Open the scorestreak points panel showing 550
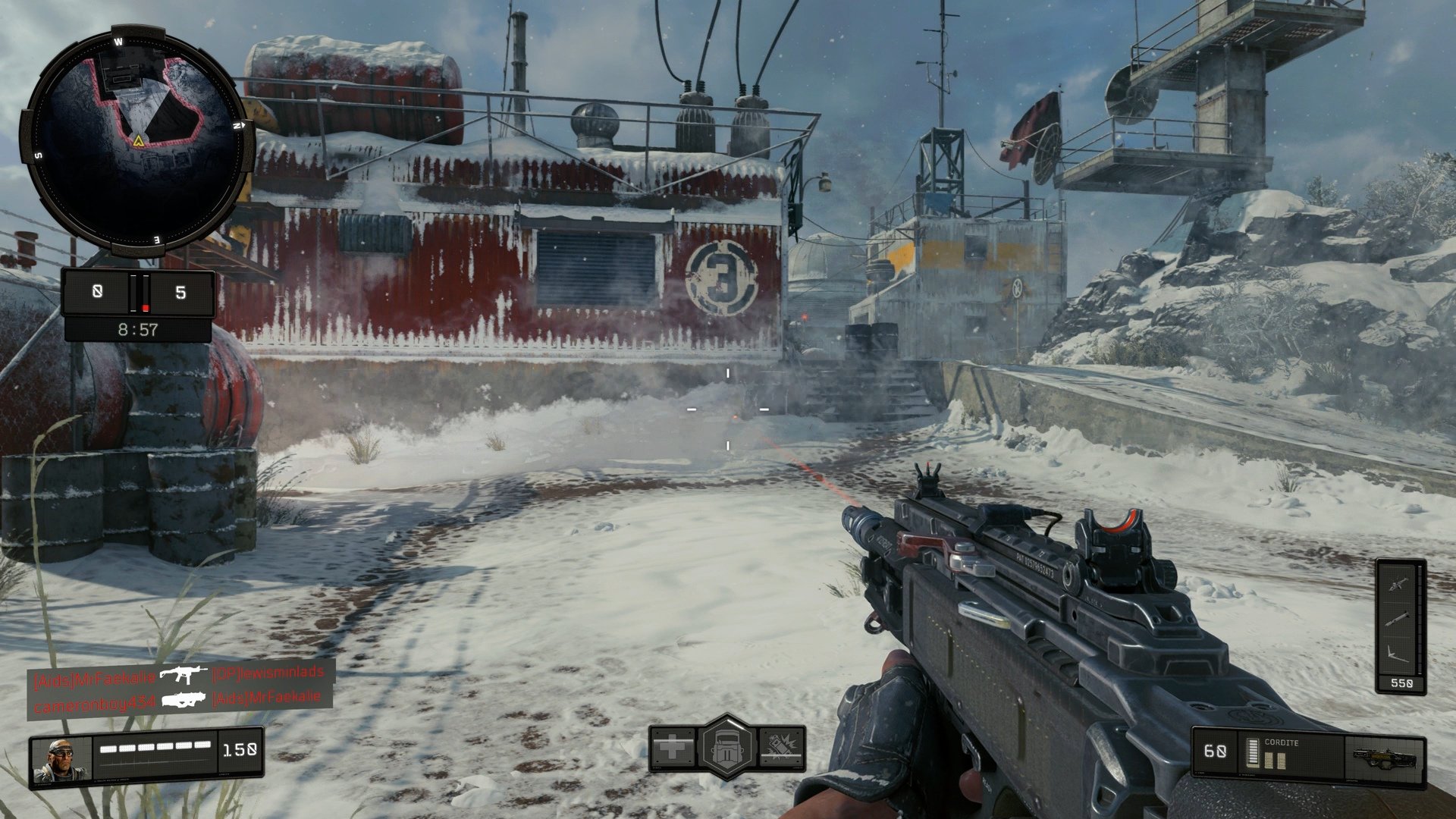This screenshot has width=1456, height=819. pyautogui.click(x=1401, y=683)
